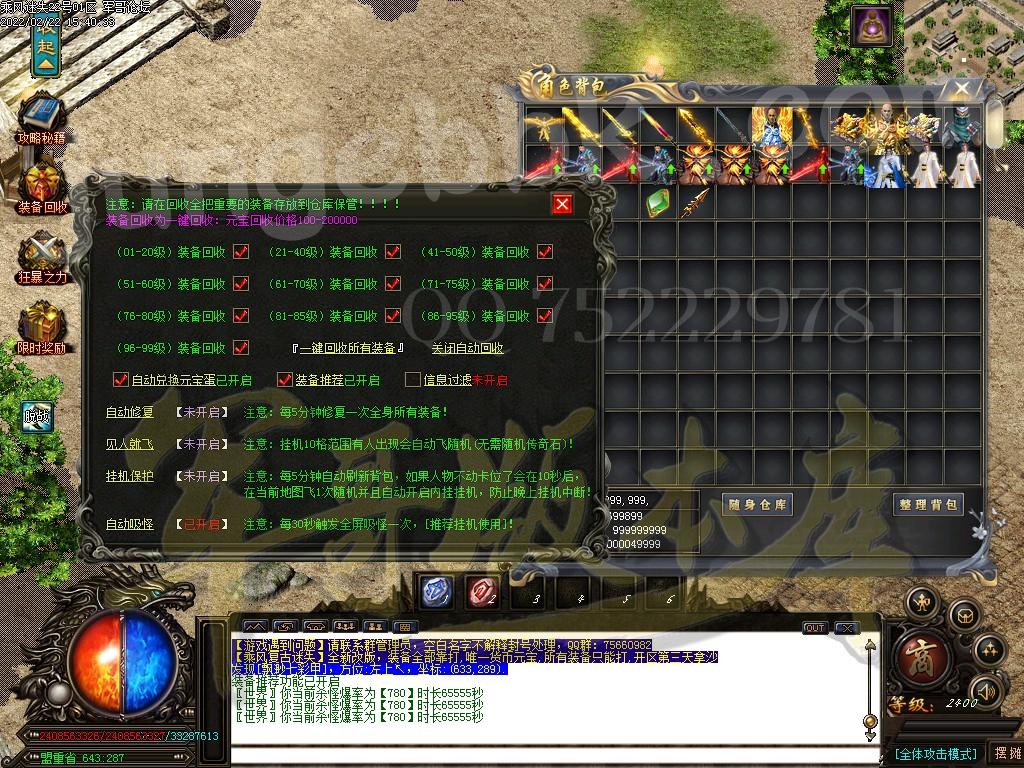Viewport: 1024px width, 768px height.
Task: Open the 随身仓库 portable warehouse
Action: coord(757,505)
